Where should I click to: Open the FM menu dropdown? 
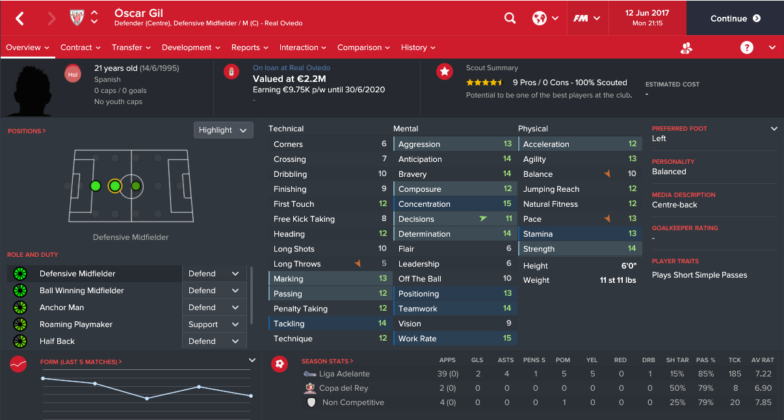(x=582, y=18)
